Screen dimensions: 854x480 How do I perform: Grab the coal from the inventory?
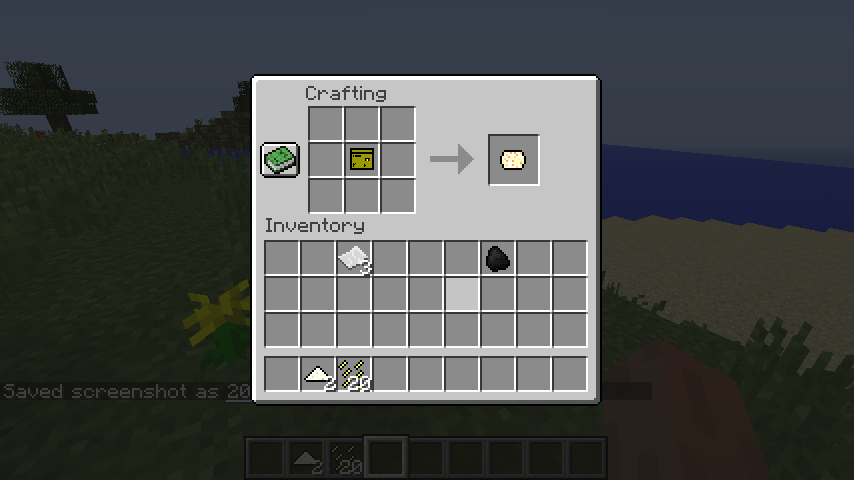[498, 259]
